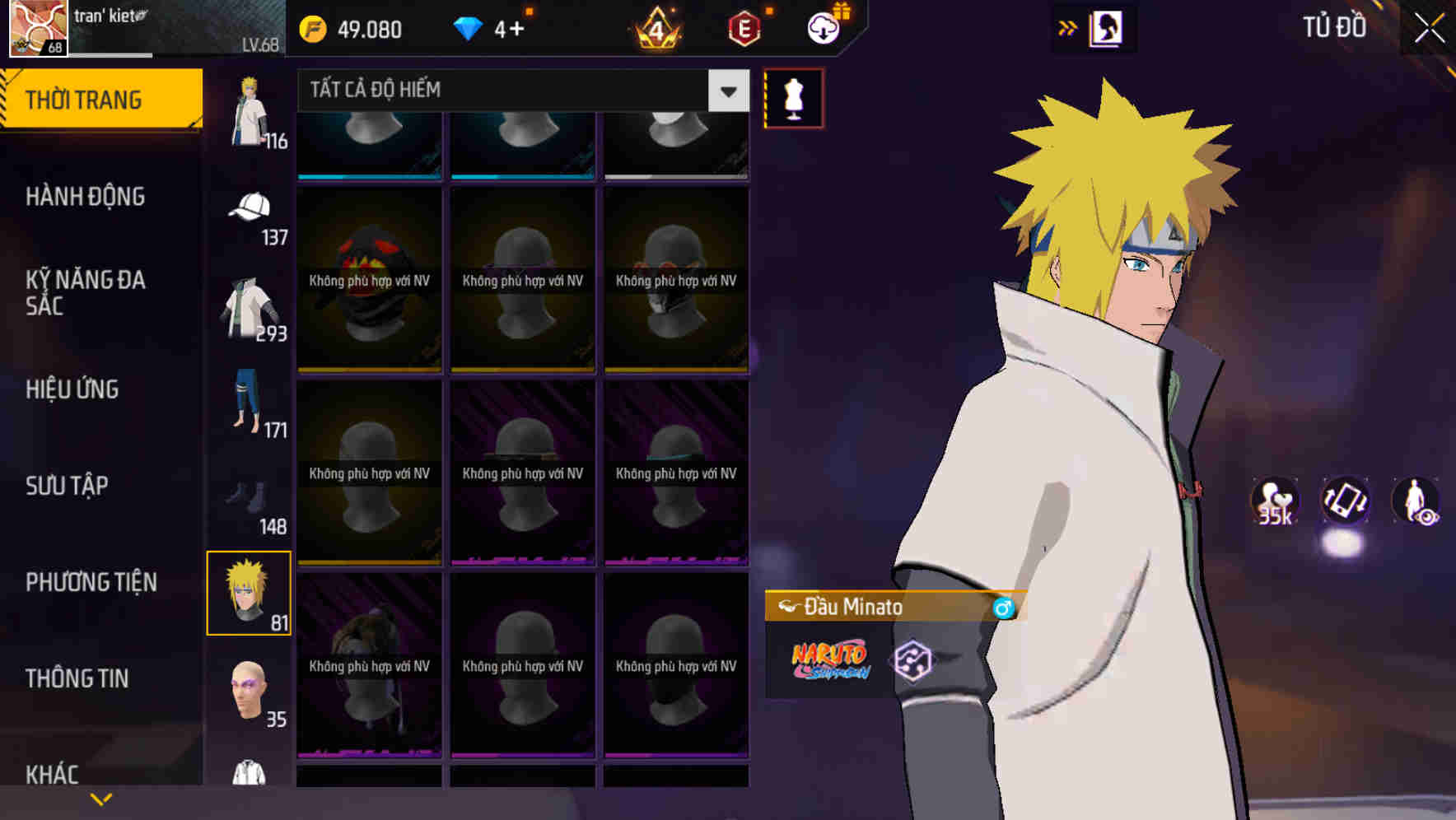Viewport: 1456px width, 820px height.
Task: Expand the KHÁC section chevron
Action: point(101,797)
